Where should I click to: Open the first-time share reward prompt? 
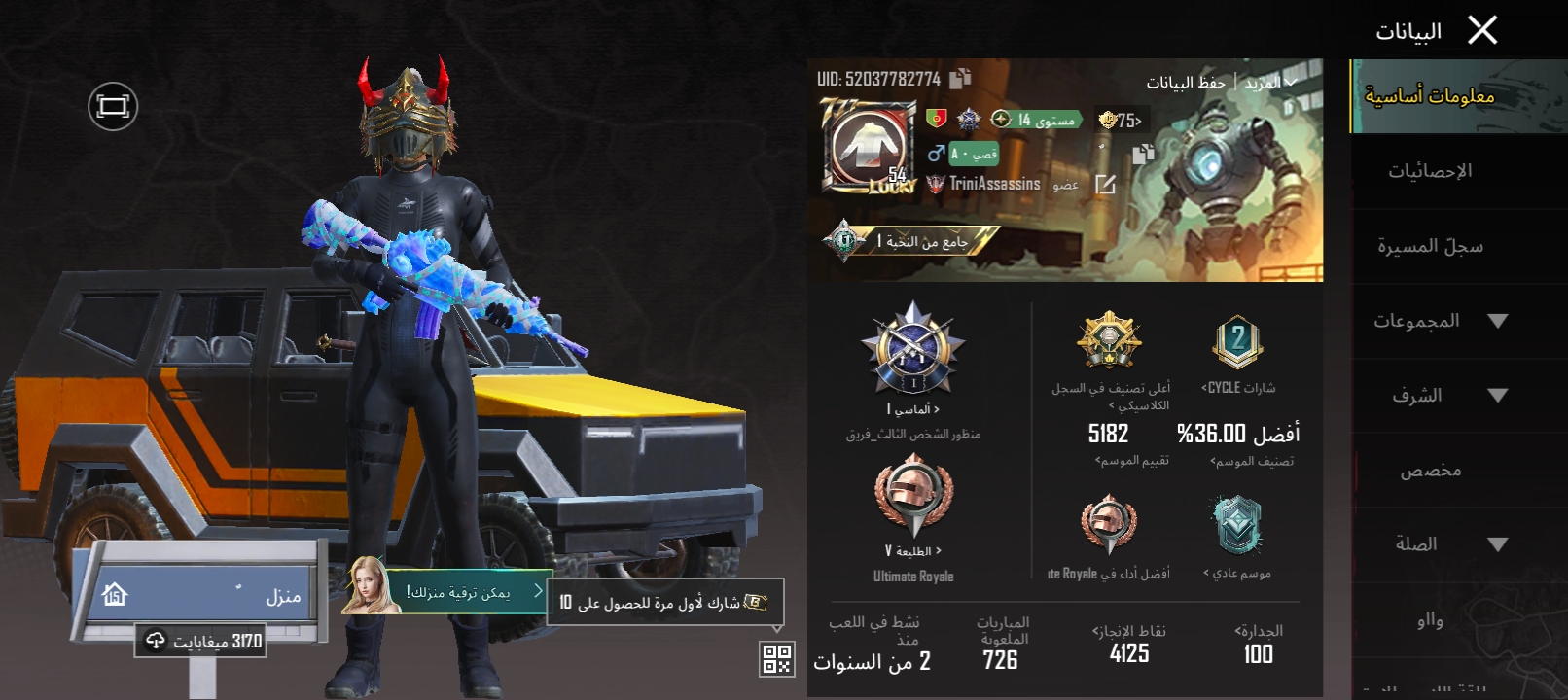click(x=665, y=603)
